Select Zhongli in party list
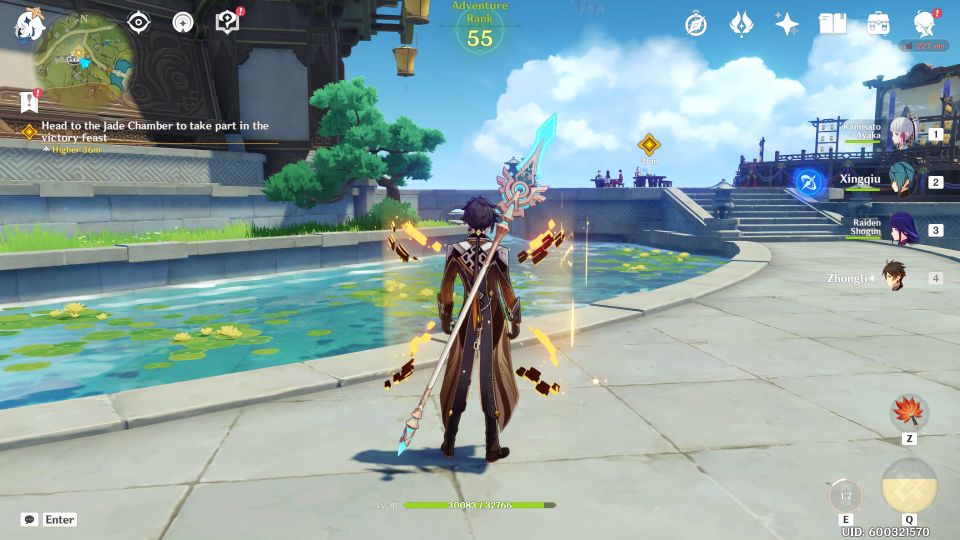The width and height of the screenshot is (960, 540). (895, 278)
